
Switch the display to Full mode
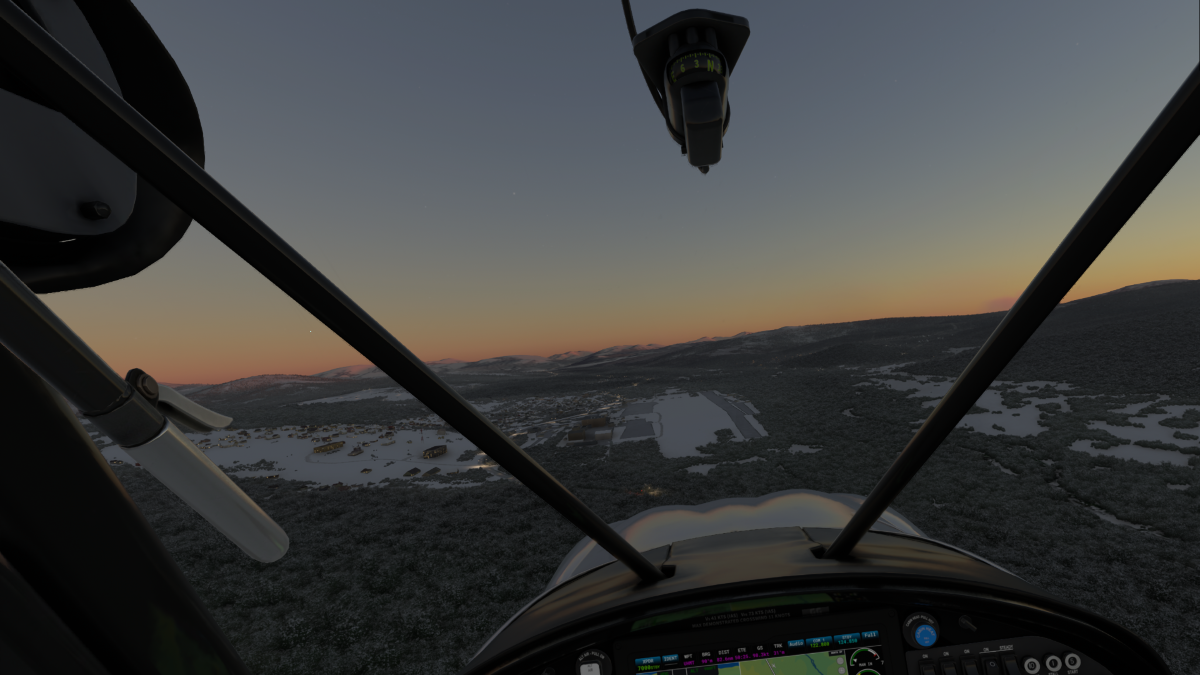click(870, 635)
